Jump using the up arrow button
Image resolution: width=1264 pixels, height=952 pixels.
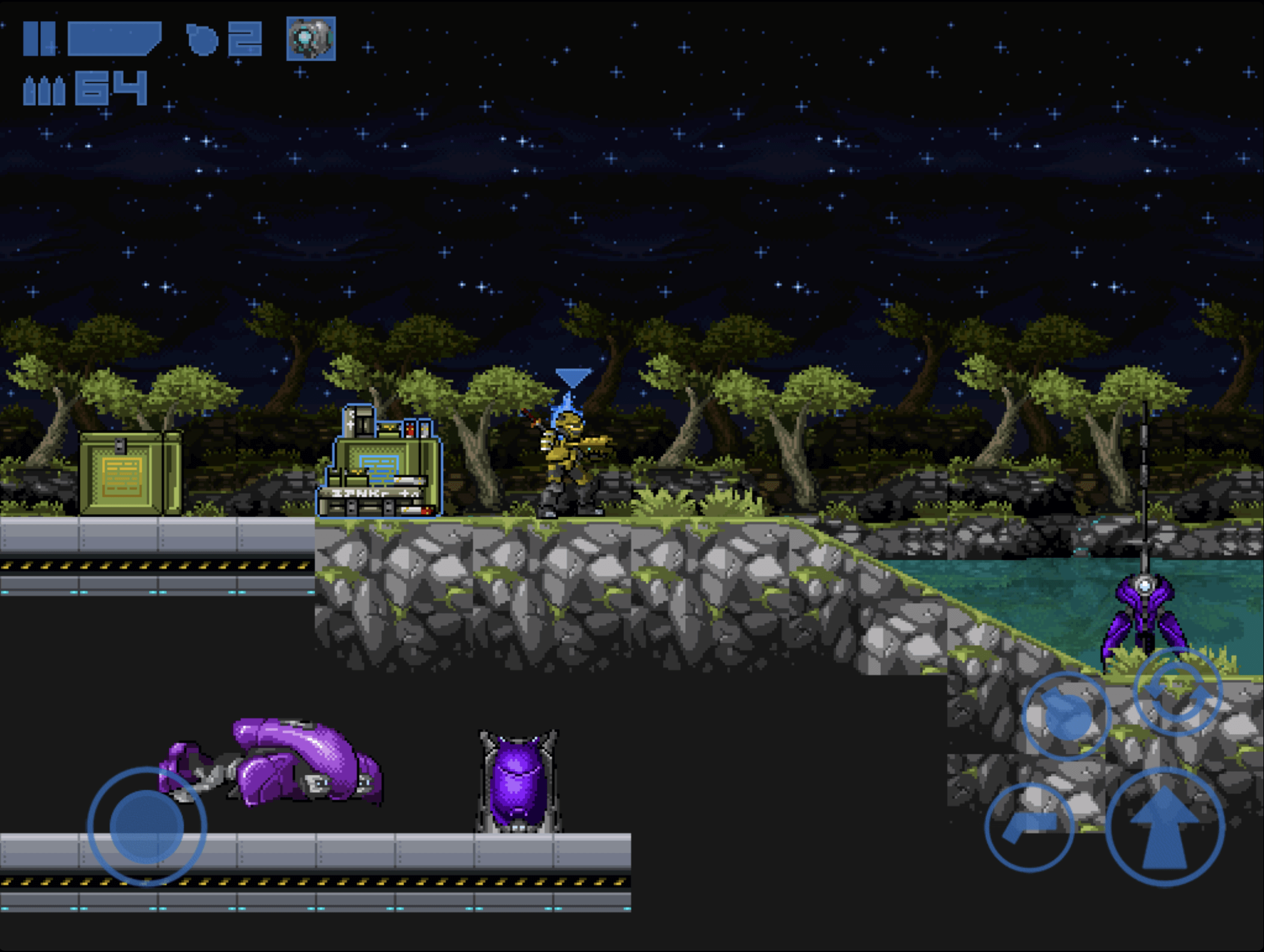(1164, 828)
